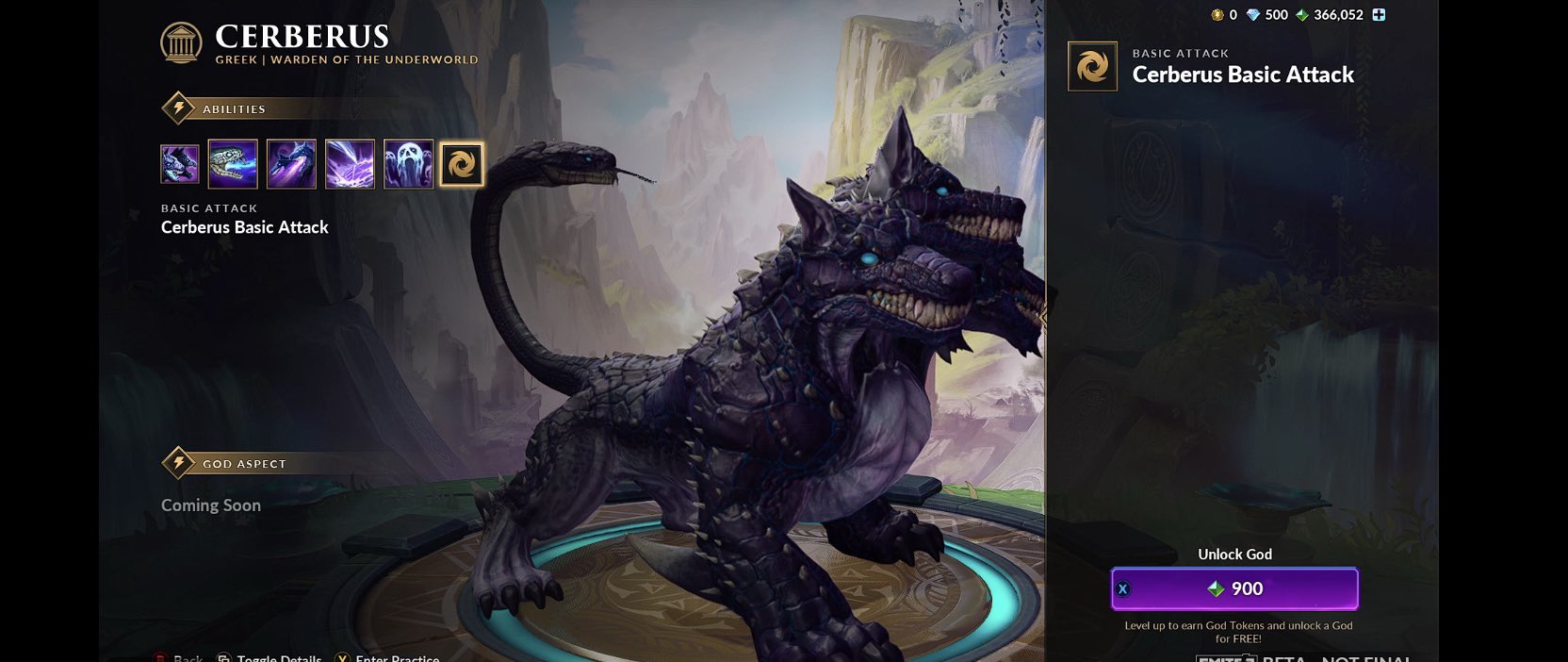The image size is (1568, 662).
Task: Click the Greek pantheon temple emblem
Action: pyautogui.click(x=181, y=43)
